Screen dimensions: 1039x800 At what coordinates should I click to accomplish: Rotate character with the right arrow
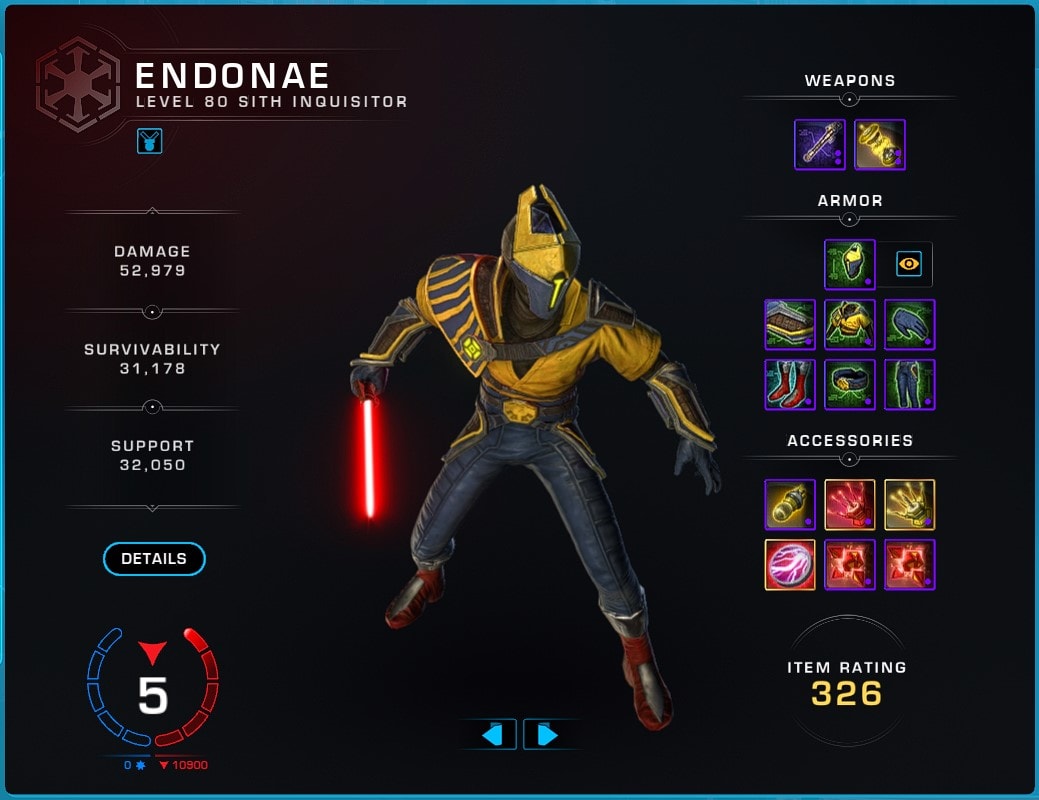click(x=547, y=735)
